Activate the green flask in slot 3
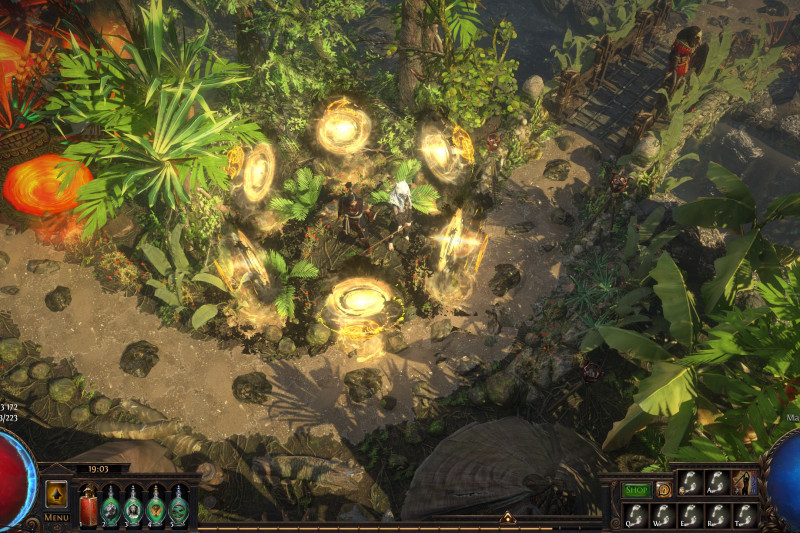Viewport: 800px width, 533px height. (x=134, y=506)
